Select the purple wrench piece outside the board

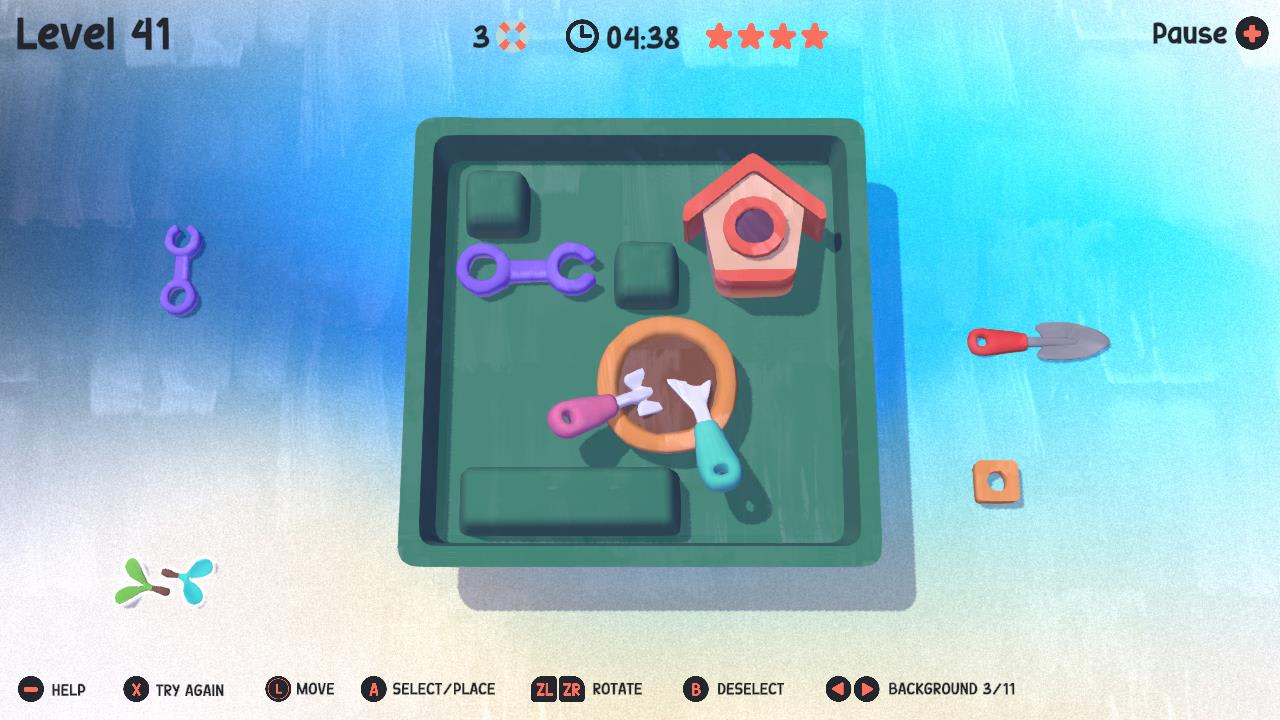pos(182,268)
